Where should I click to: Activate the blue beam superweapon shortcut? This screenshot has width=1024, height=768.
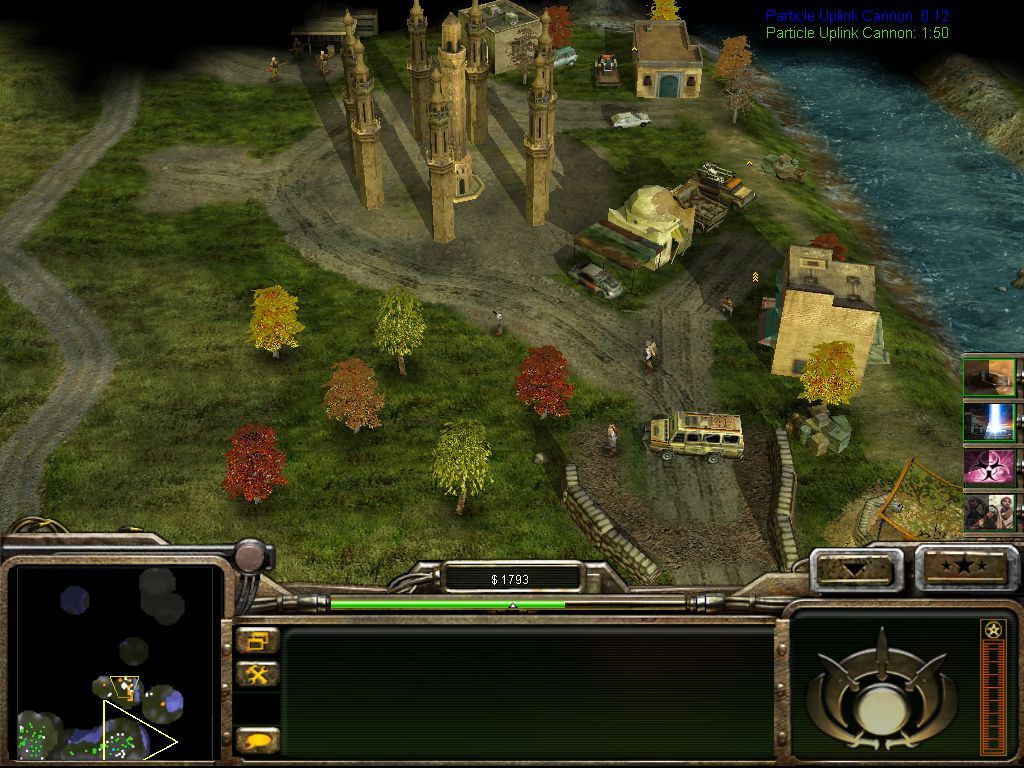tap(989, 421)
